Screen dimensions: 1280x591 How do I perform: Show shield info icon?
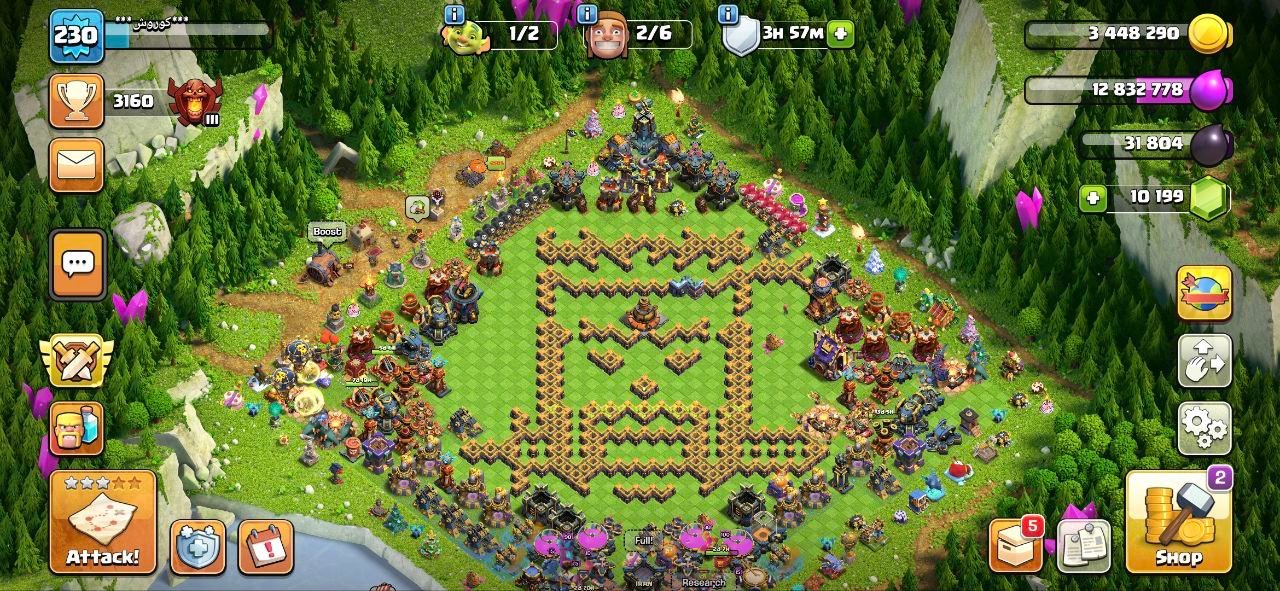click(728, 14)
